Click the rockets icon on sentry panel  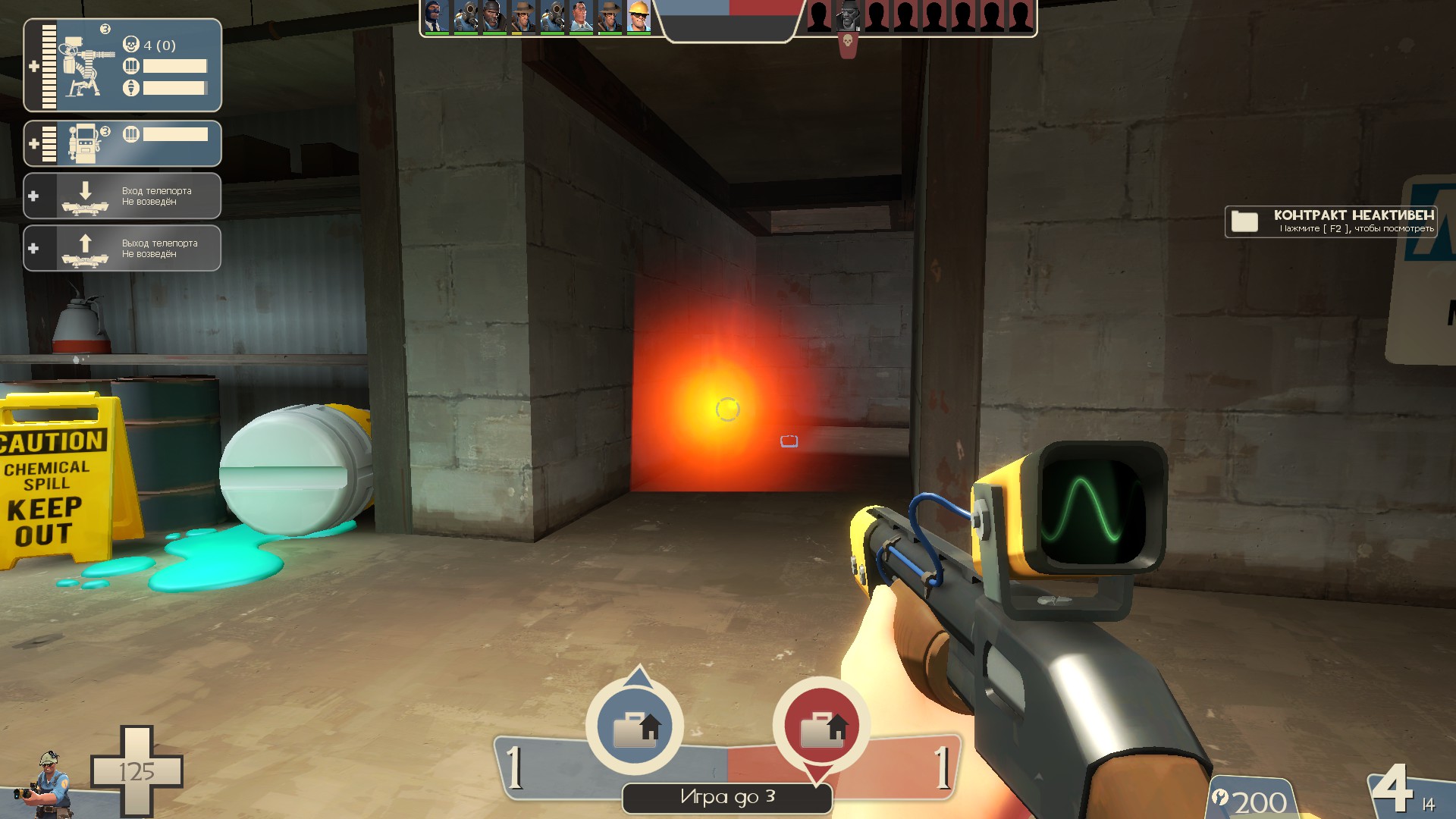point(133,86)
